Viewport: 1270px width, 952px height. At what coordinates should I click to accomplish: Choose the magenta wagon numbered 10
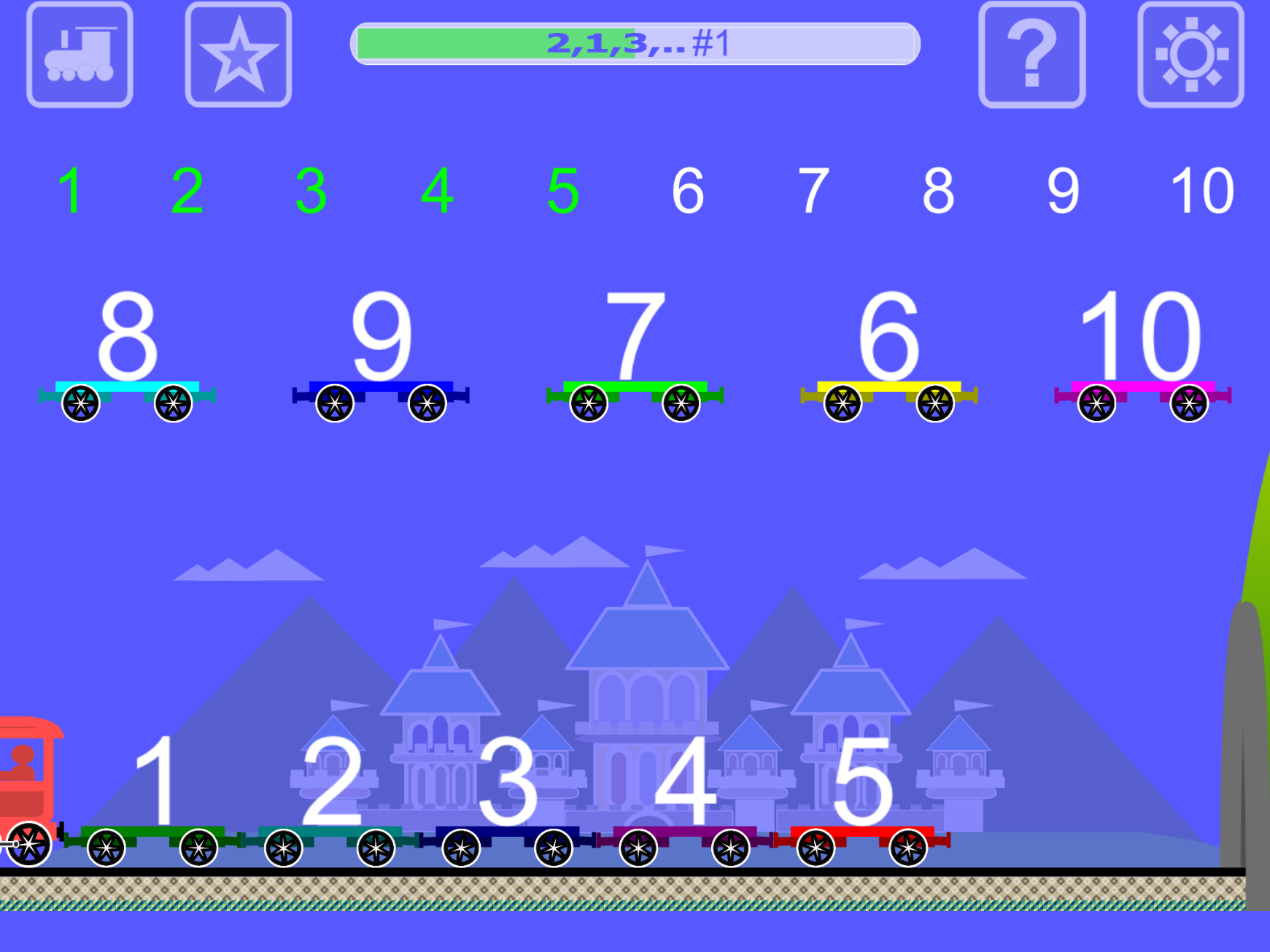pyautogui.click(x=1142, y=357)
